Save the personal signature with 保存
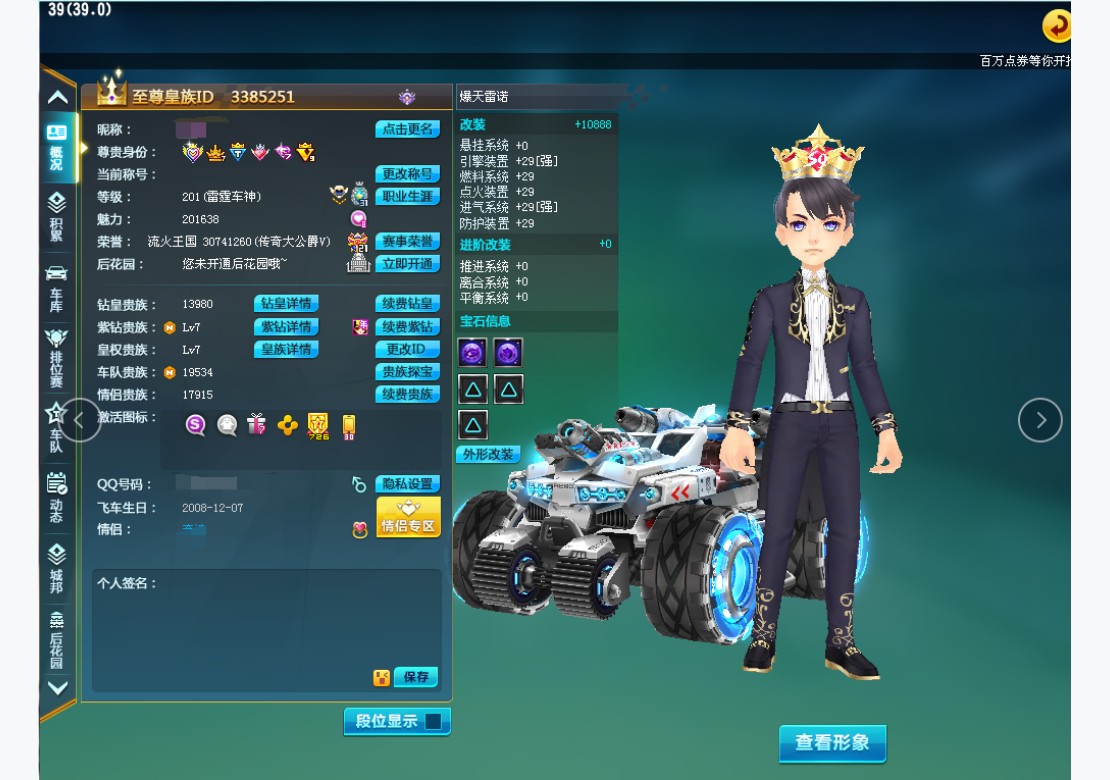1110x780 pixels. click(x=416, y=677)
